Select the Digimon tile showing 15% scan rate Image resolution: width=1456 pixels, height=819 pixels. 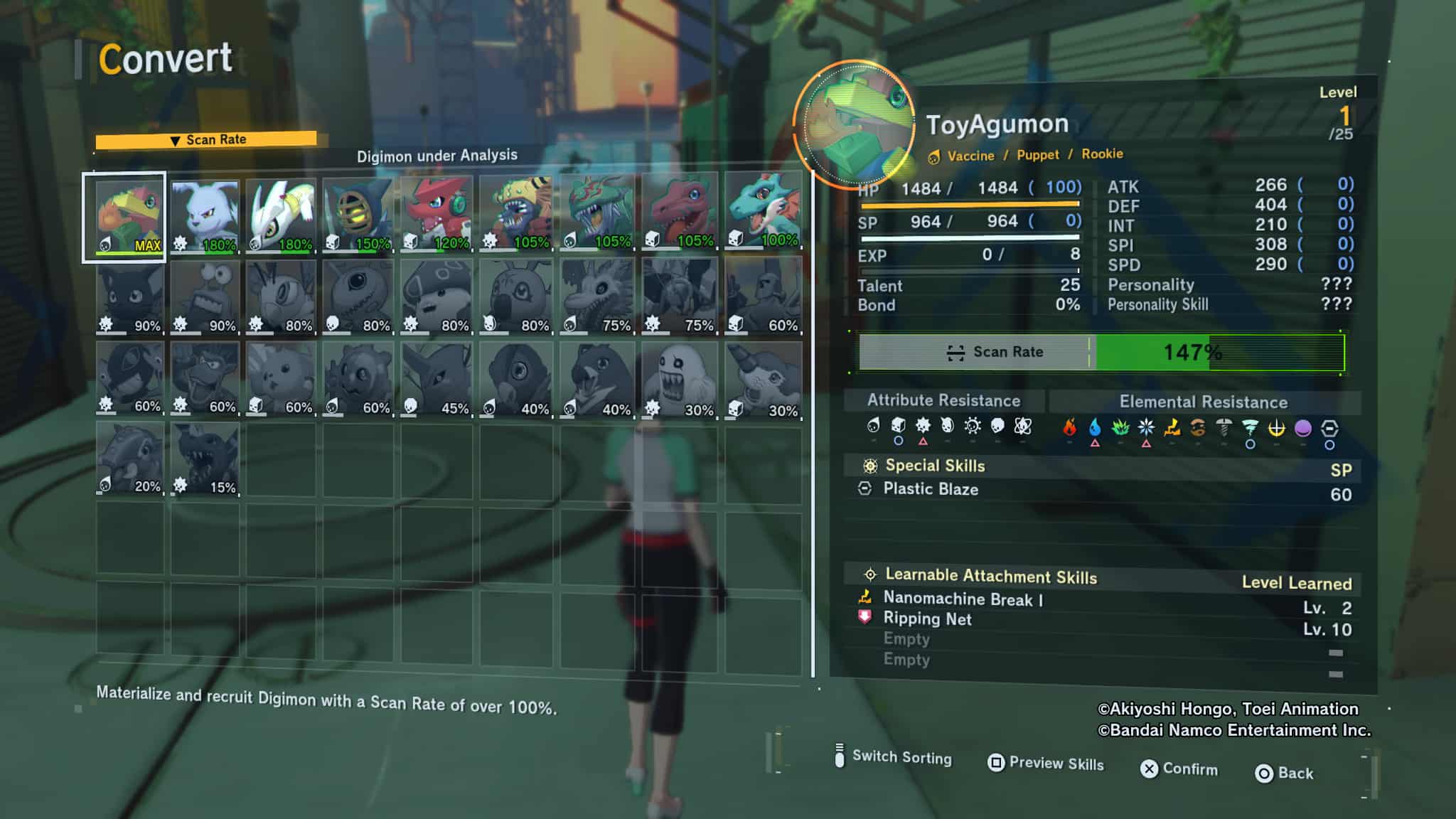pos(205,459)
